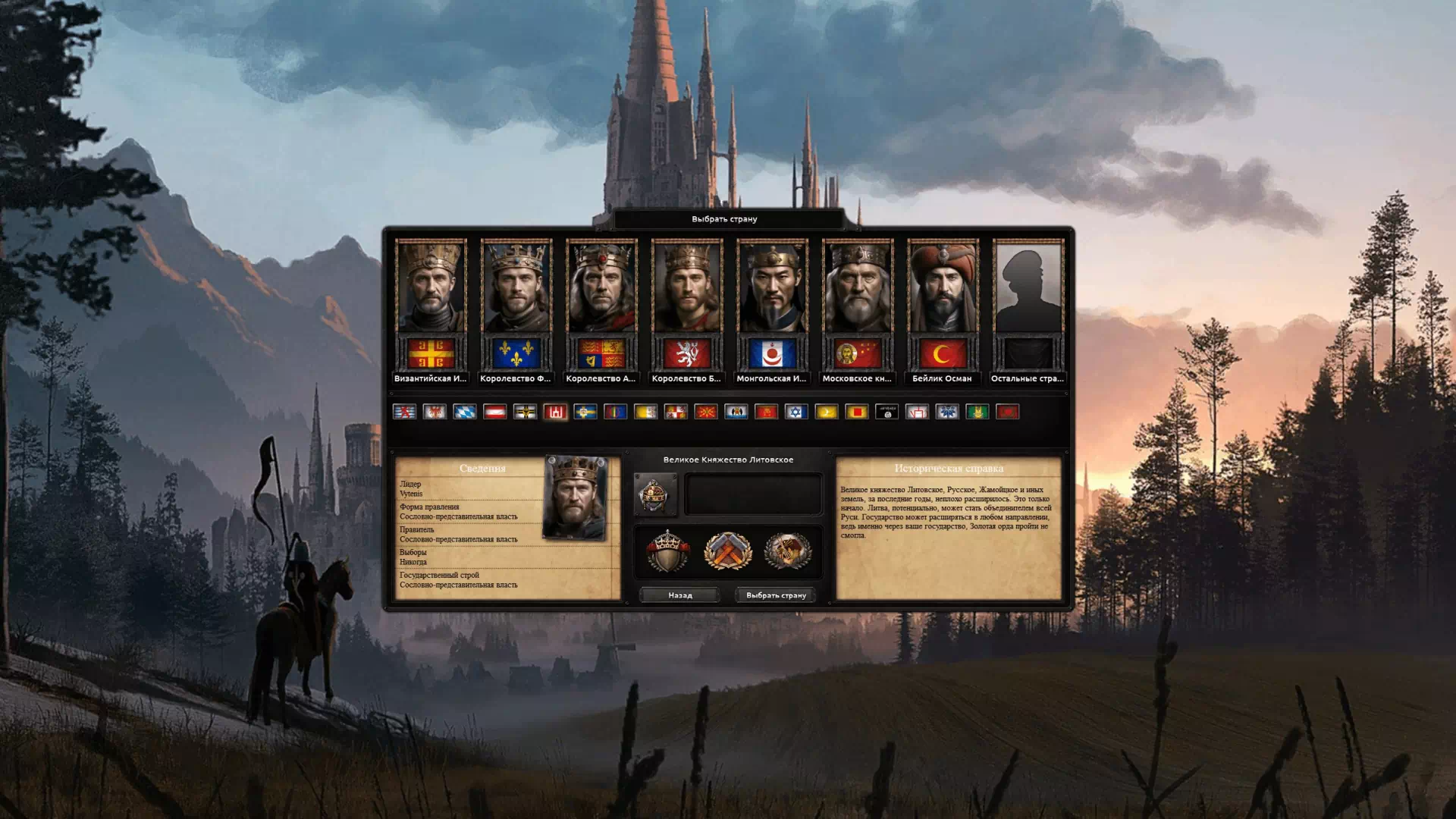Select the highlighted red flag with white towers

[555, 412]
